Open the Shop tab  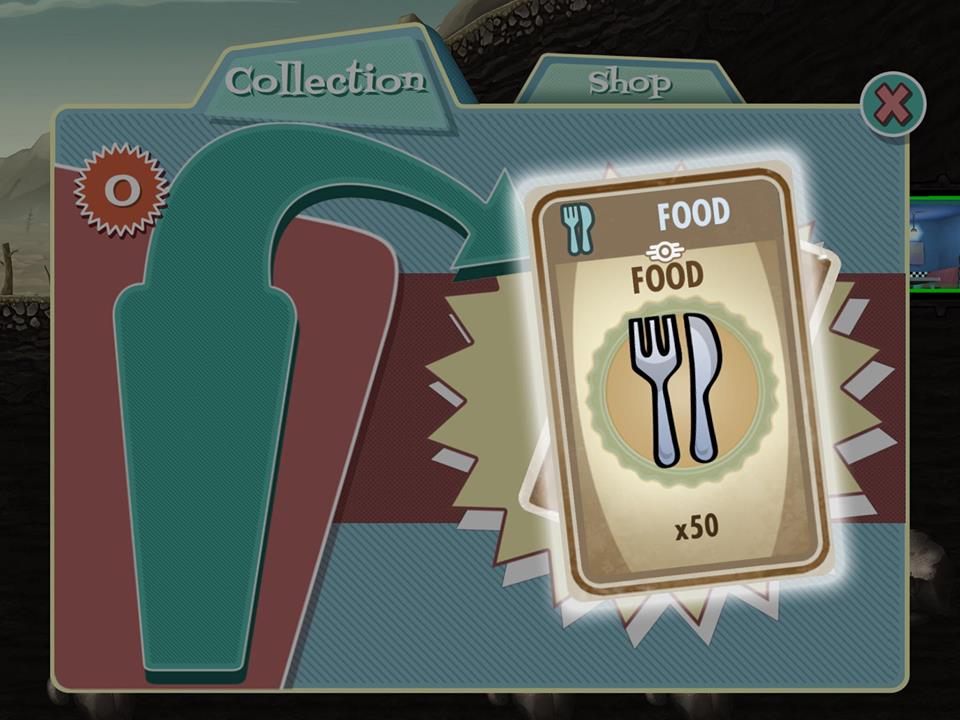click(x=628, y=82)
